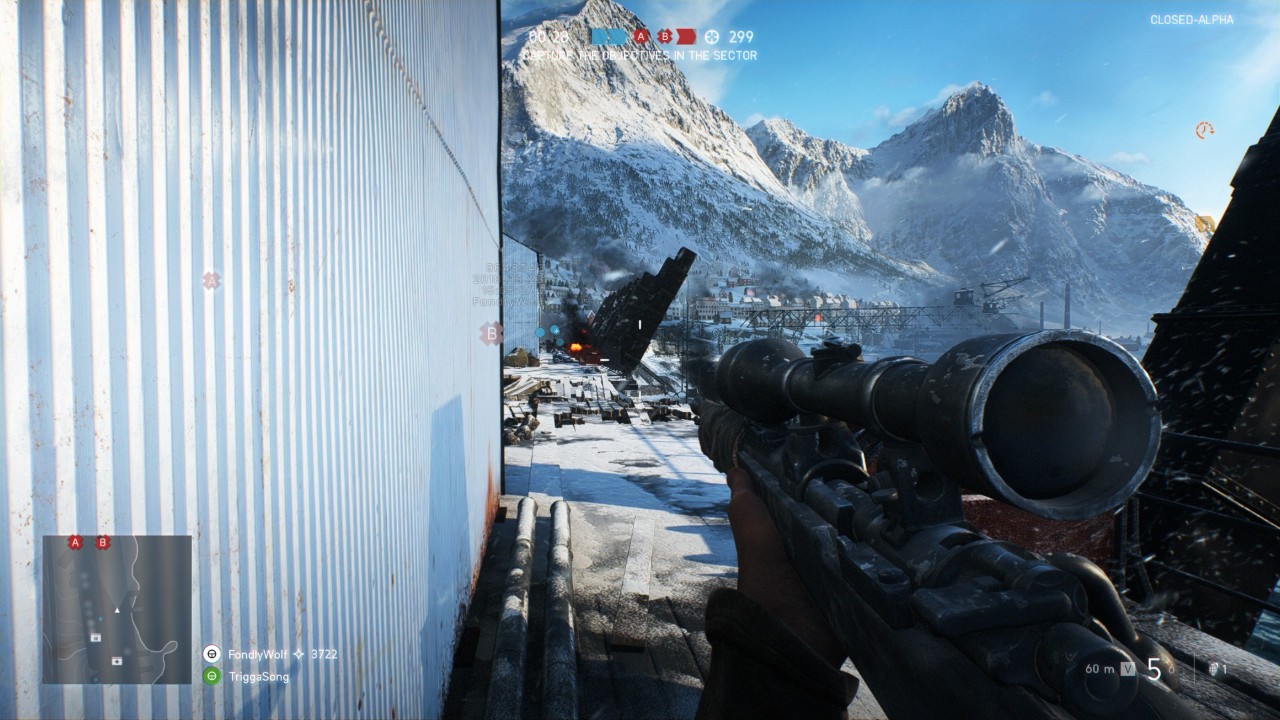Viewport: 1280px width, 720px height.
Task: Click the supply crate icon on the minimap
Action: [x=95, y=637]
